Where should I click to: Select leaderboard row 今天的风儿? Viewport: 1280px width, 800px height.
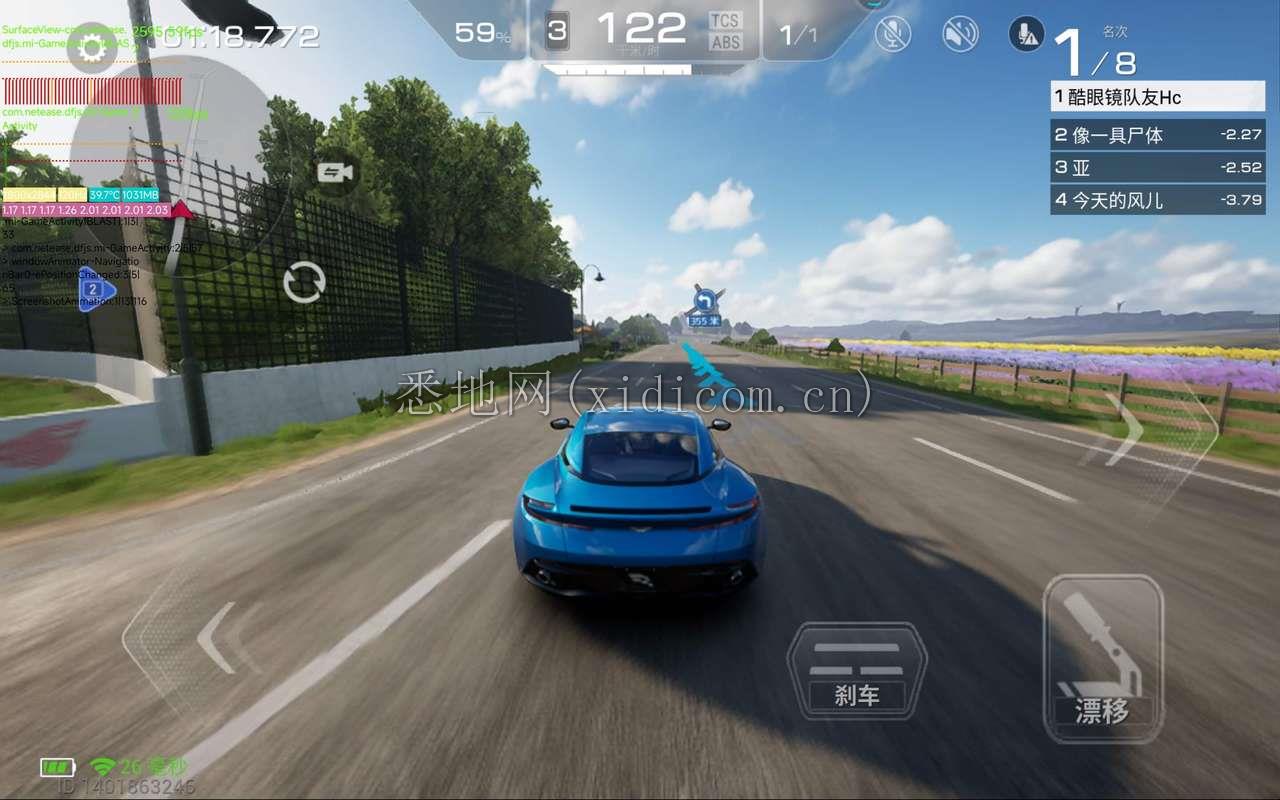coord(1158,200)
